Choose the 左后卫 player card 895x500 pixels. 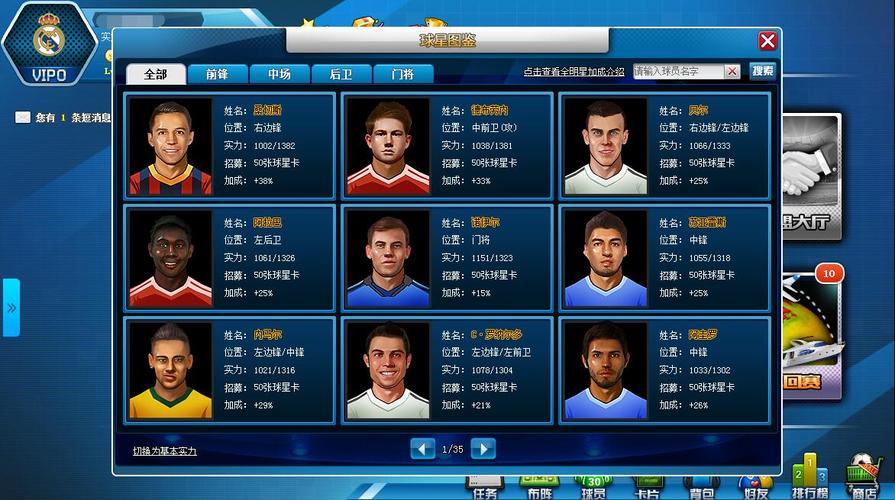pyautogui.click(x=229, y=257)
